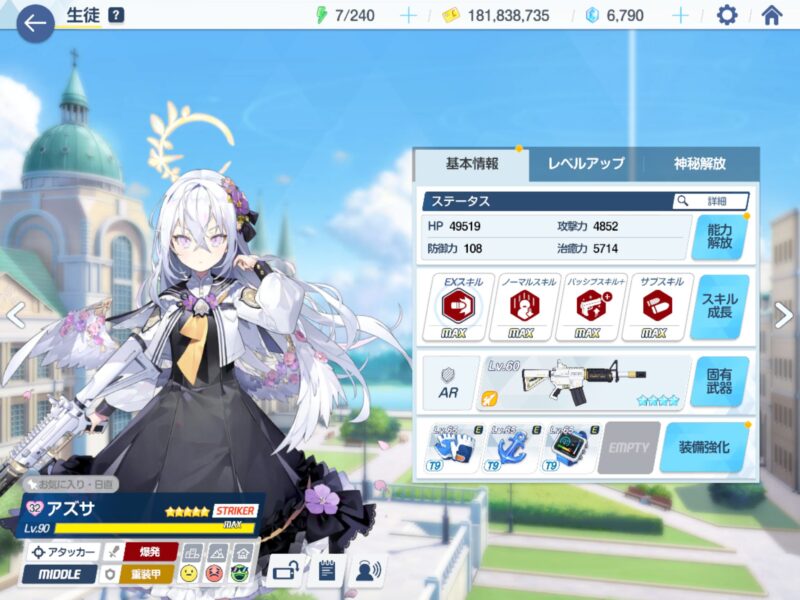
Task: Open the 固有武器 unique weapon menu
Action: (719, 382)
